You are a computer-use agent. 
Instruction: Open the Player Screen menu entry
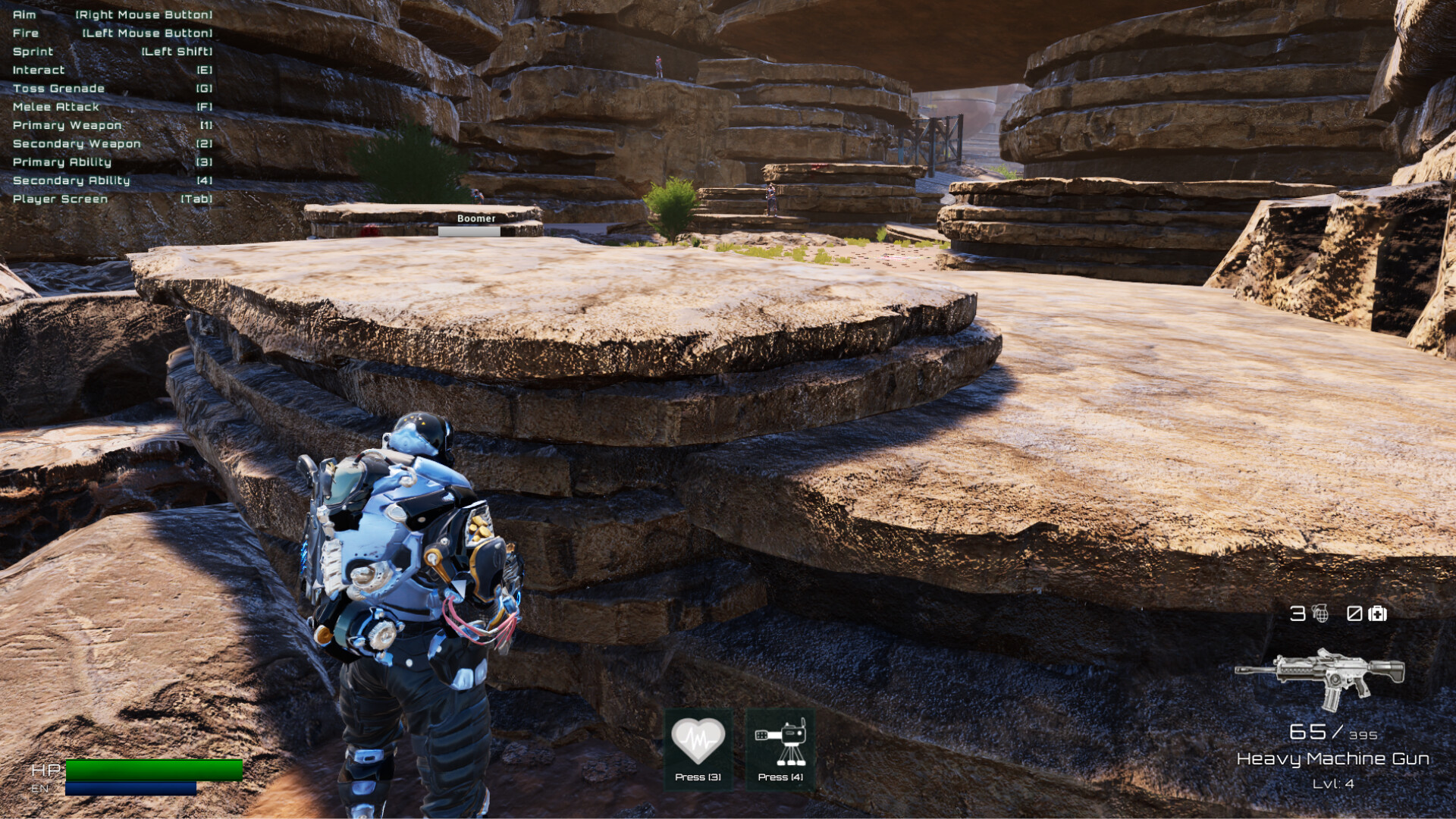pos(114,199)
